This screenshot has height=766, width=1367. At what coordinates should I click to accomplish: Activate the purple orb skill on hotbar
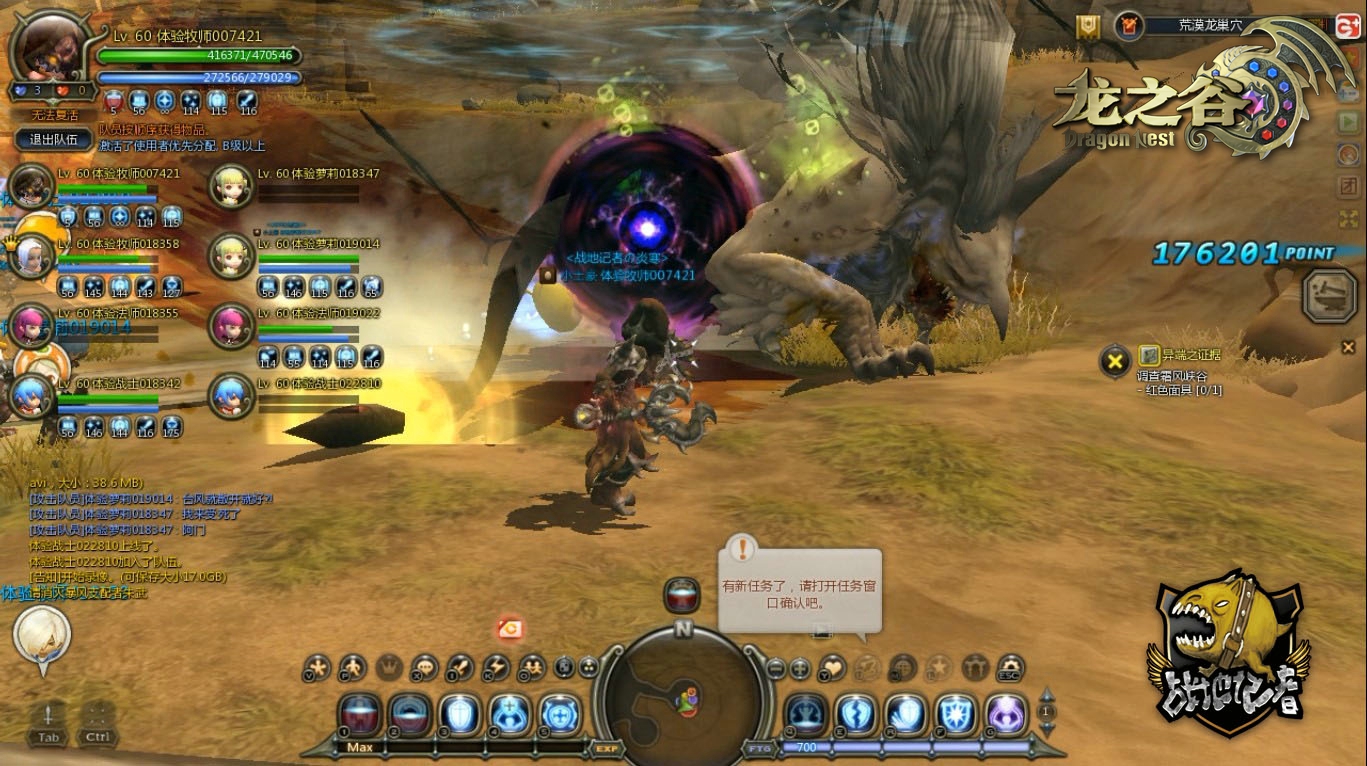(x=1006, y=714)
